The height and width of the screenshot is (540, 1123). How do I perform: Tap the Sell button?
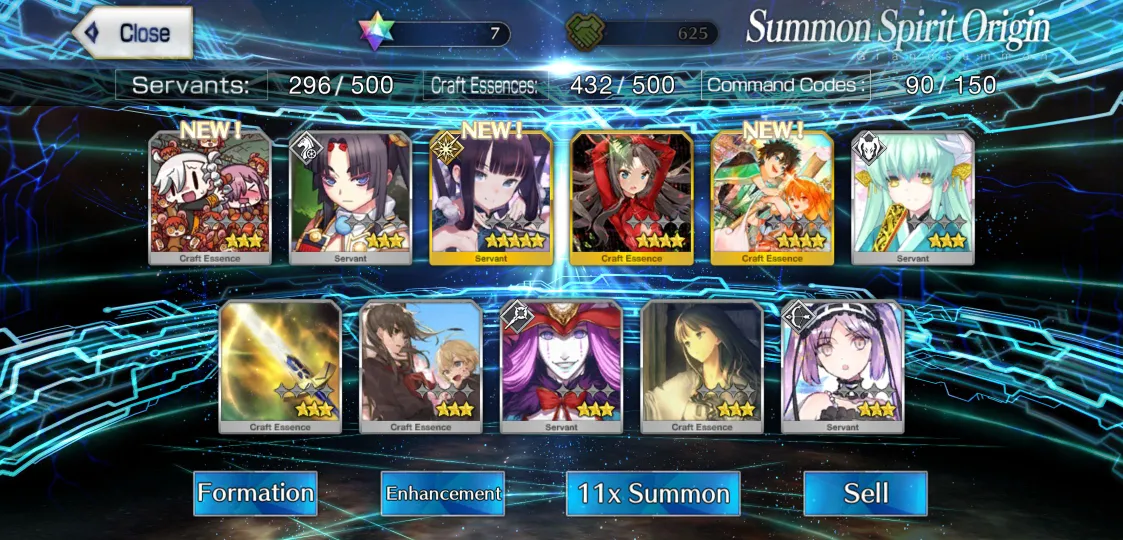pyautogui.click(x=865, y=493)
